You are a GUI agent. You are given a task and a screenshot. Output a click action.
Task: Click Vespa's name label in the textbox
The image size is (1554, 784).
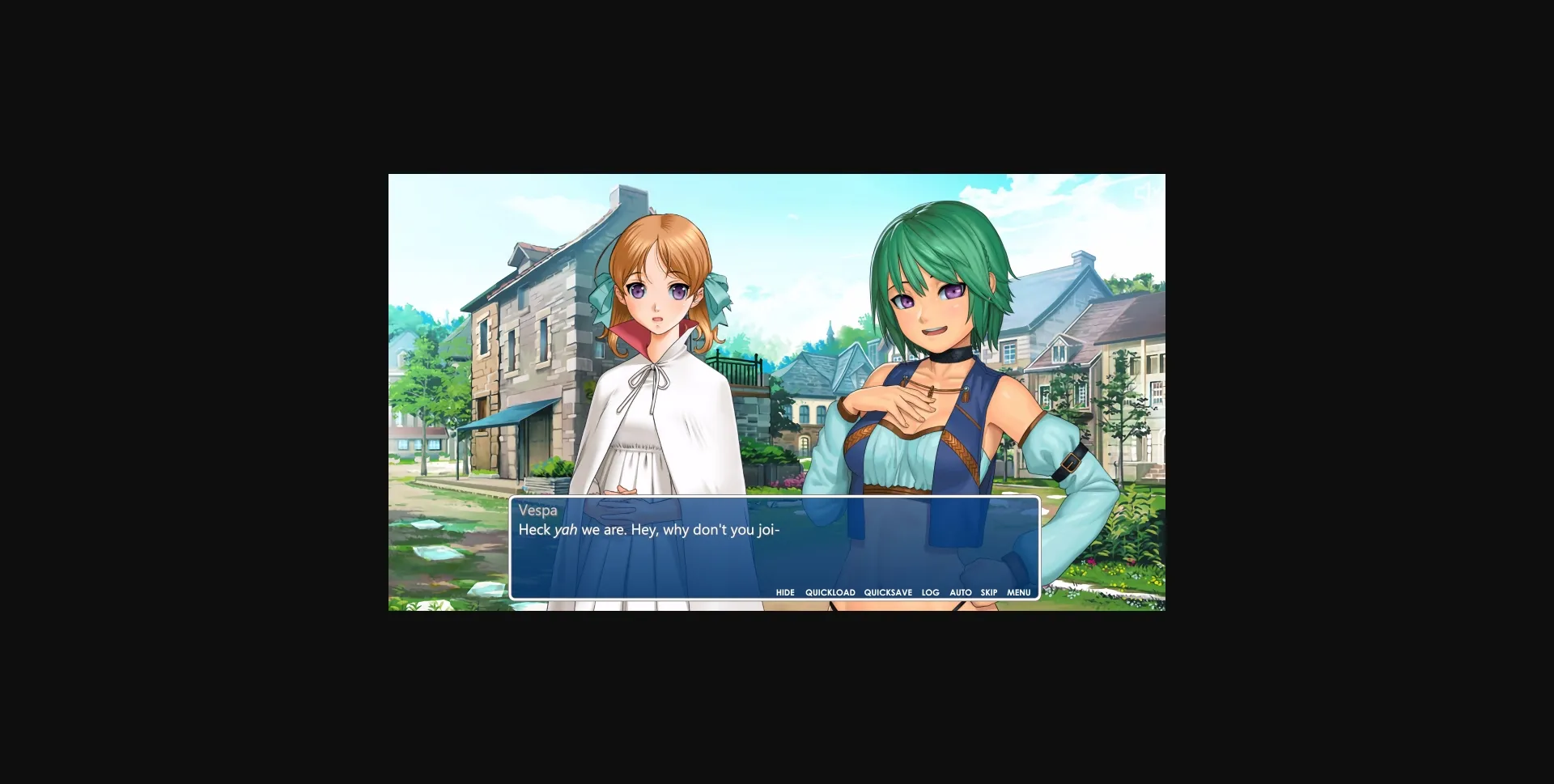pos(537,511)
